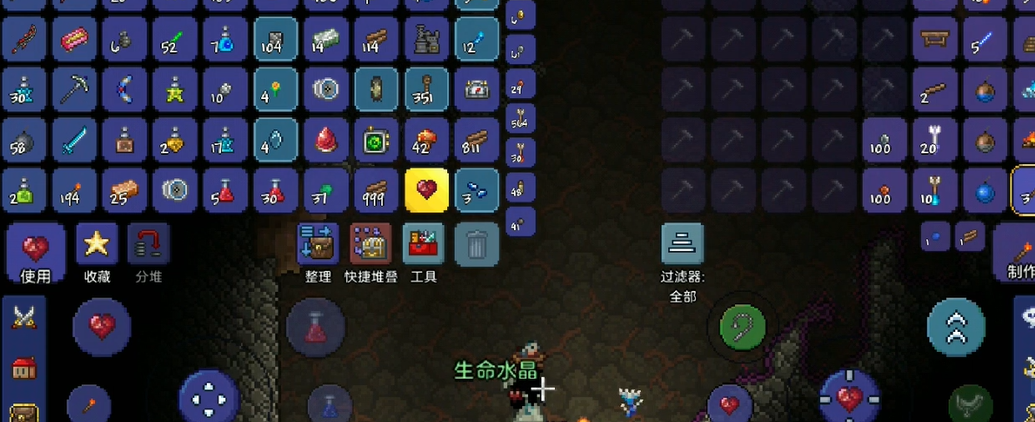Tap the green grappling hook button
The image size is (1035, 422).
(742, 325)
